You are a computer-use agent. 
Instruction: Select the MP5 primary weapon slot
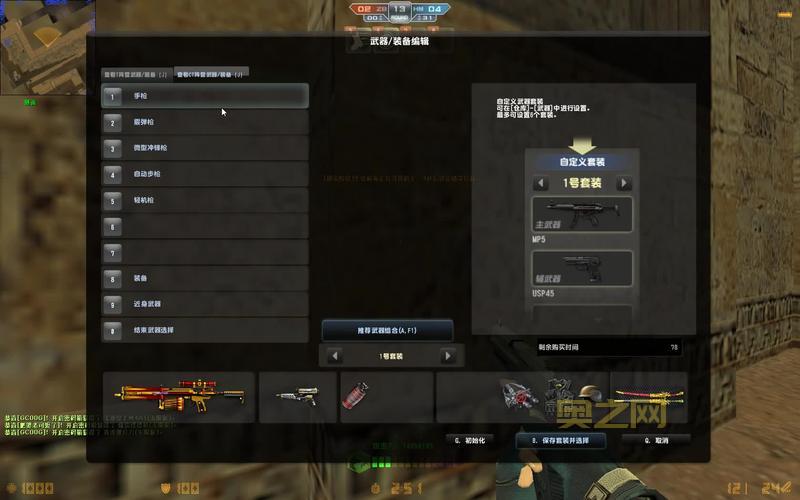coord(582,215)
